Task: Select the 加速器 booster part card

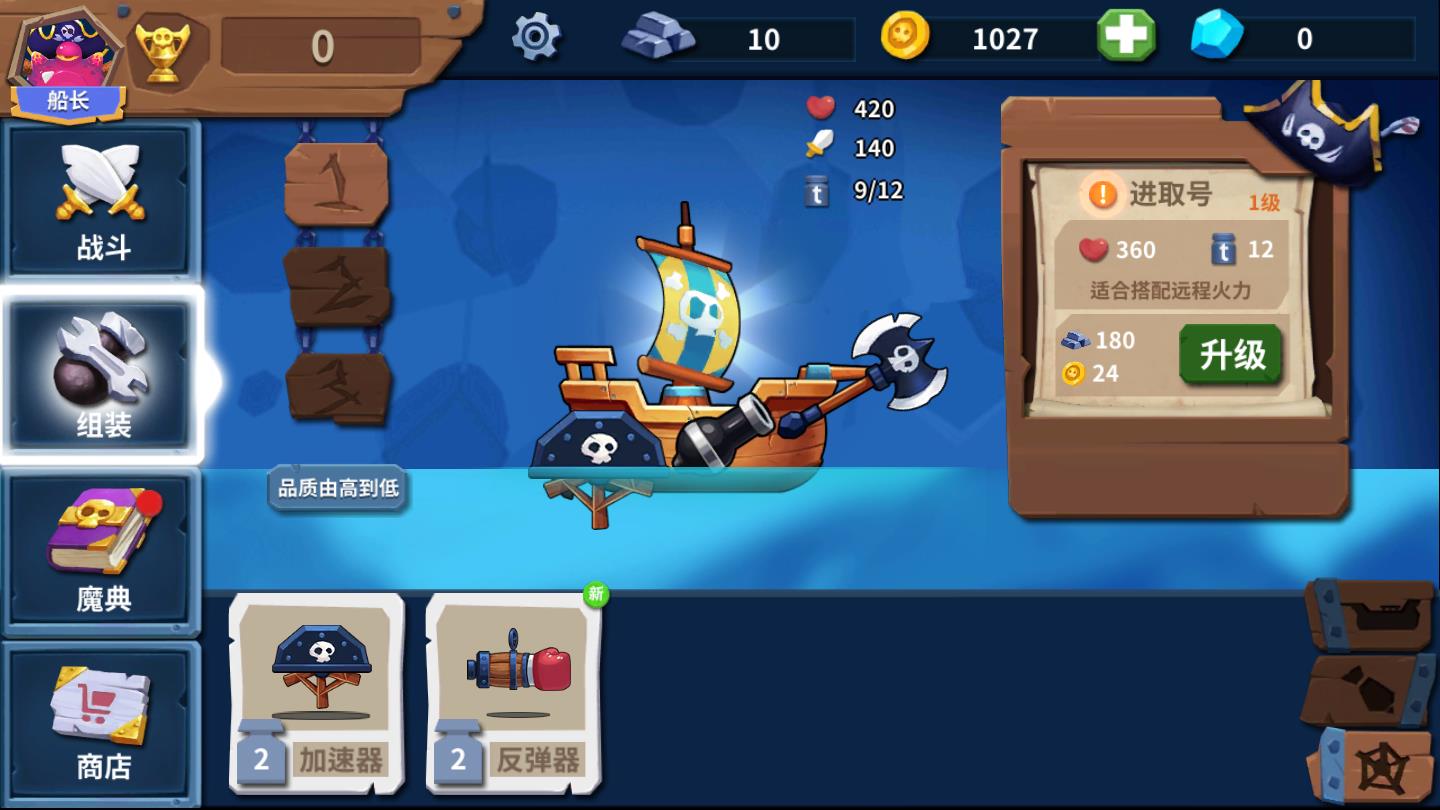Action: [317, 692]
